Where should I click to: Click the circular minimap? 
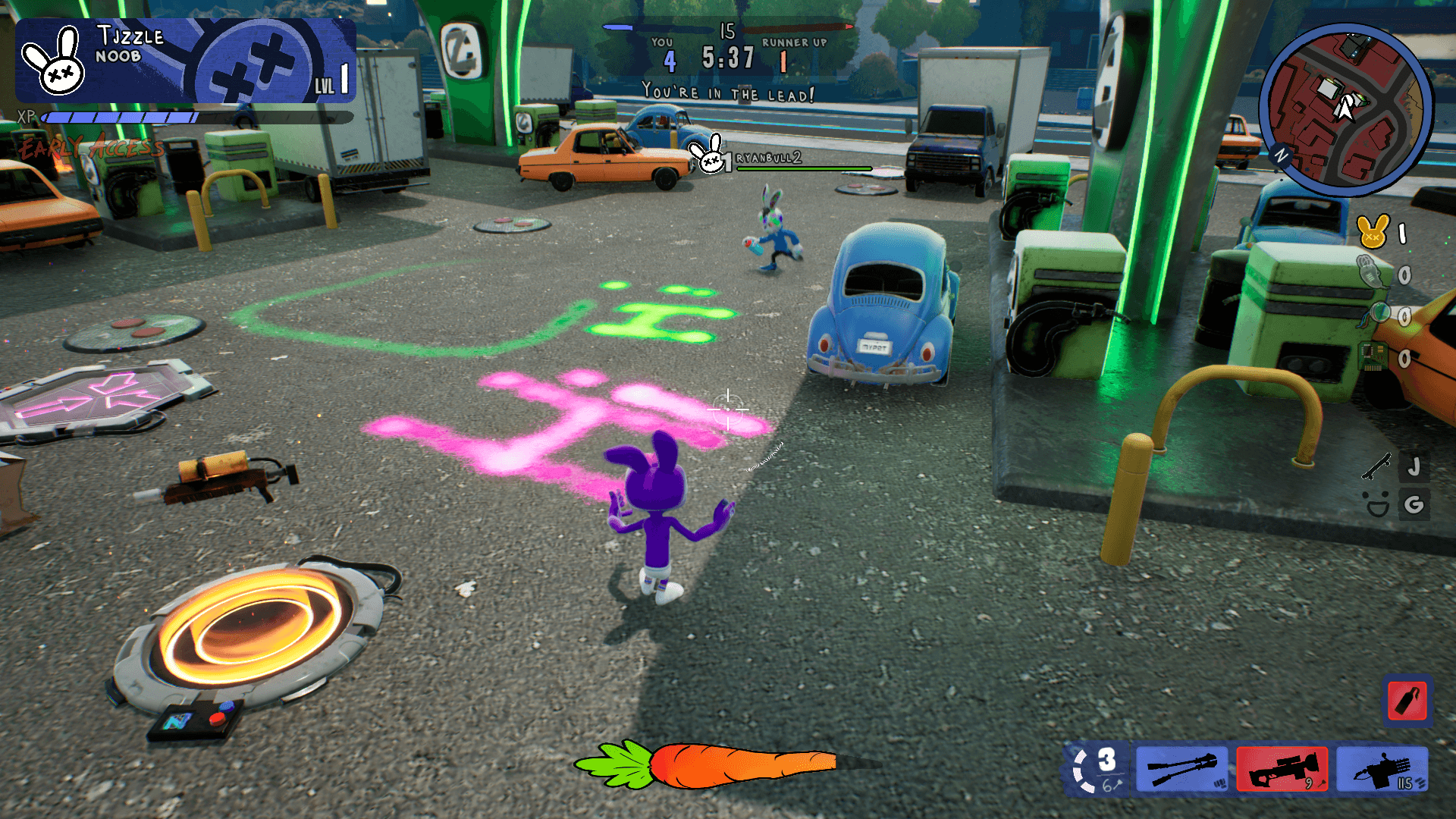coord(1345,111)
